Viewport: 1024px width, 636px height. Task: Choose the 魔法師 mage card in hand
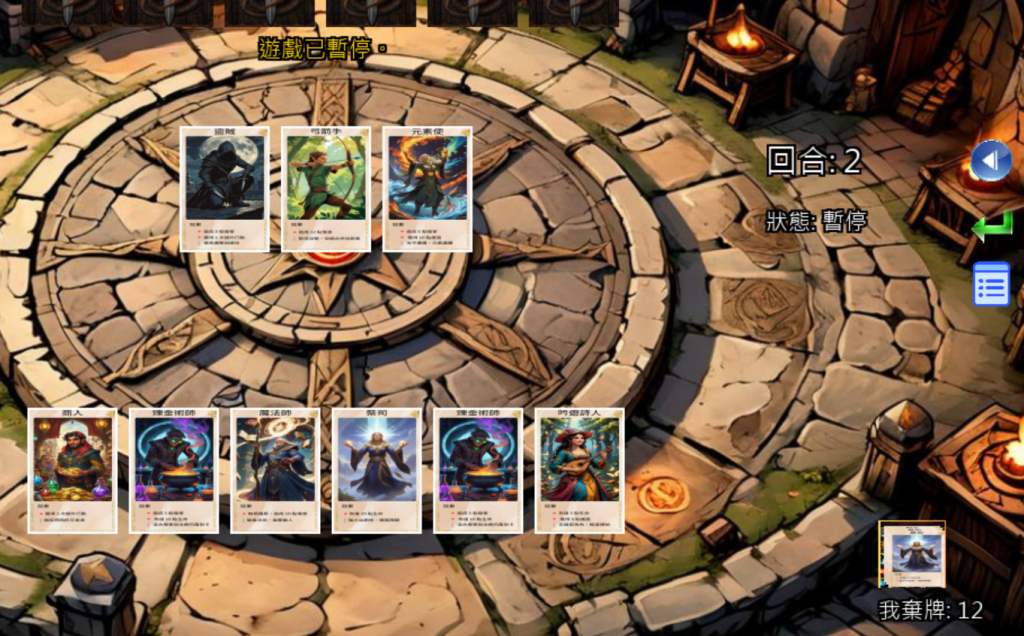[275, 470]
